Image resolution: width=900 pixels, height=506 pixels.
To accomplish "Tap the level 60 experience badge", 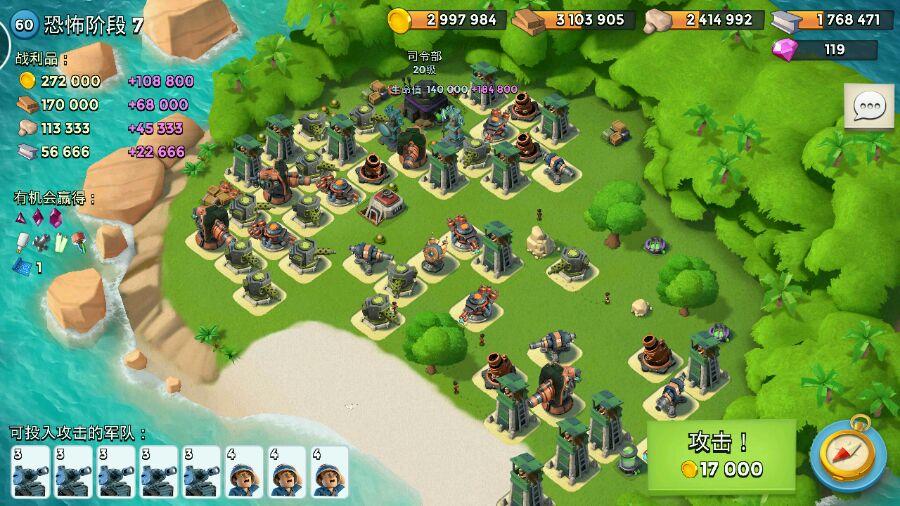I will click(23, 24).
